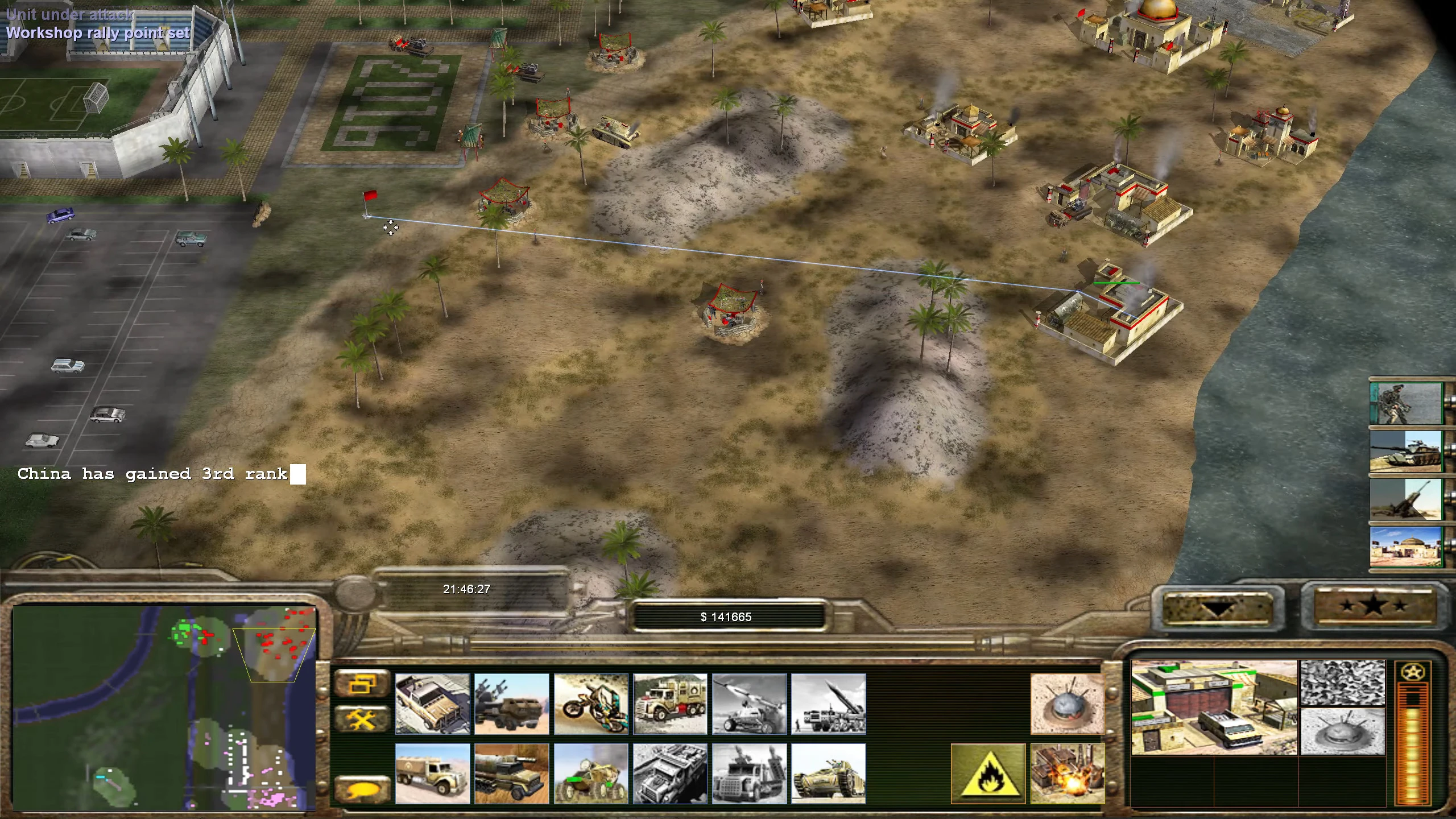Screen dimensions: 1456x819
Task: Click the mission timer reading 21:46:27
Action: tap(468, 589)
